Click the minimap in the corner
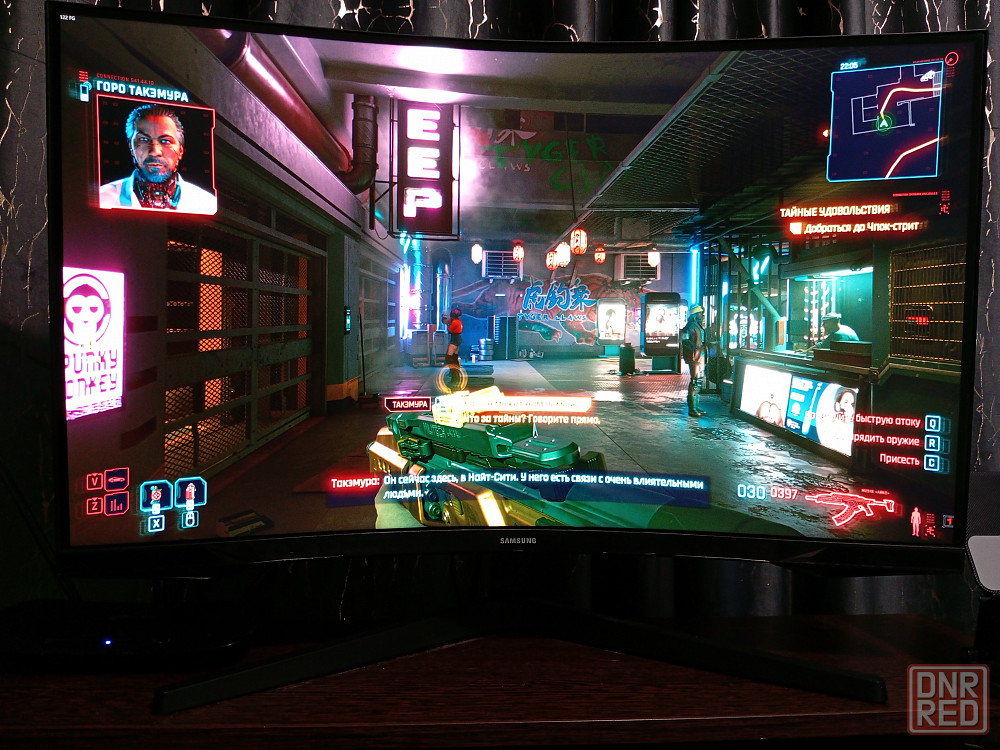 (884, 121)
